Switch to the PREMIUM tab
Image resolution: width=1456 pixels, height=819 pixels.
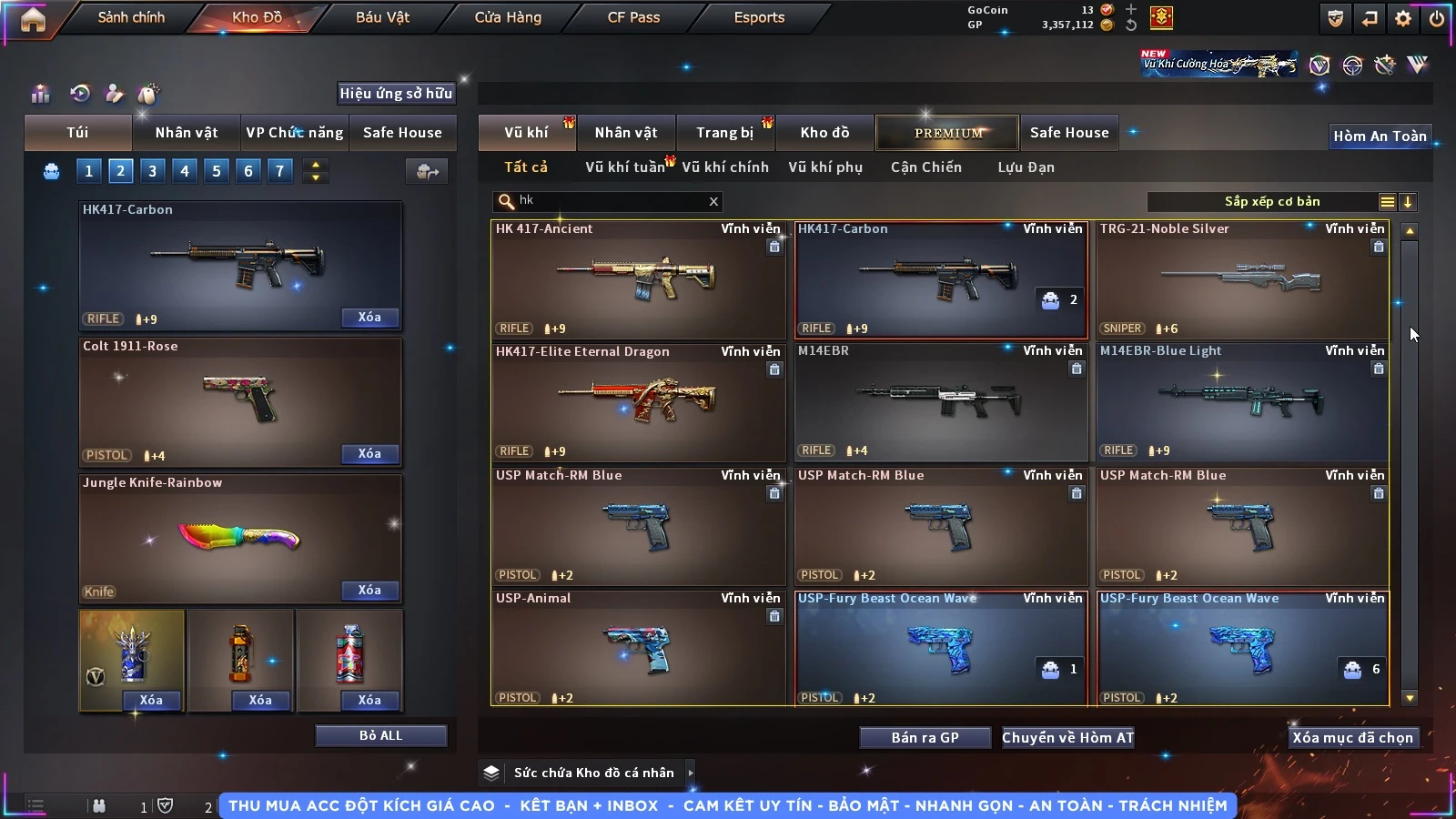coord(948,133)
